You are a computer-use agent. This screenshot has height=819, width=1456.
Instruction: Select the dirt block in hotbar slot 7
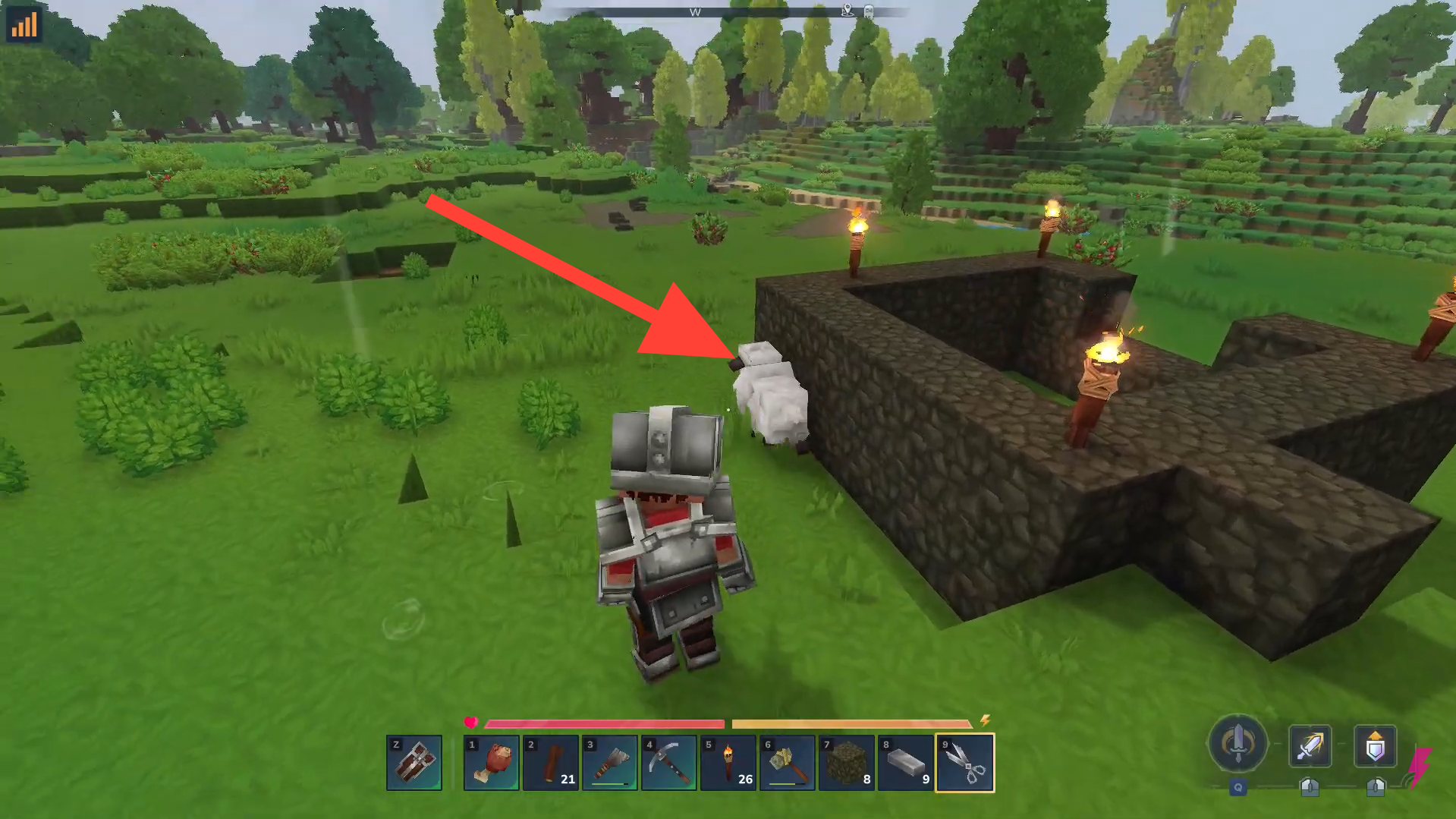(x=847, y=763)
